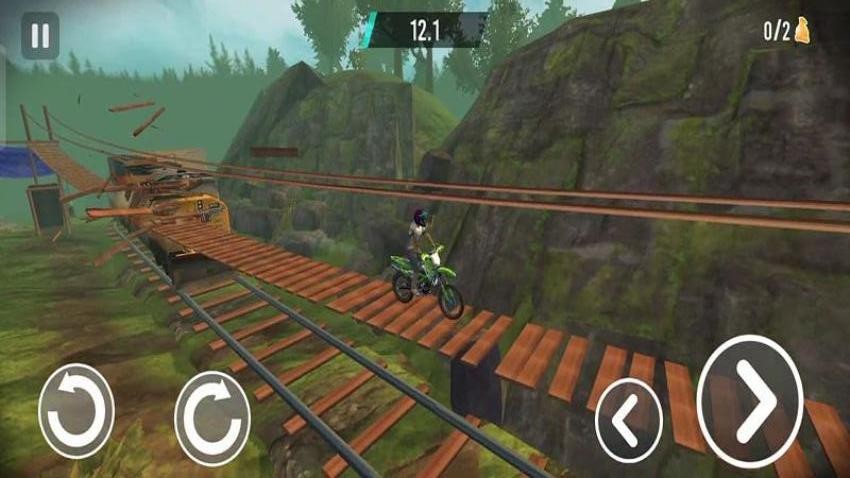Screen dimensions: 850x478
Task: Hit the brake left-arrow button
Action: [x=629, y=420]
